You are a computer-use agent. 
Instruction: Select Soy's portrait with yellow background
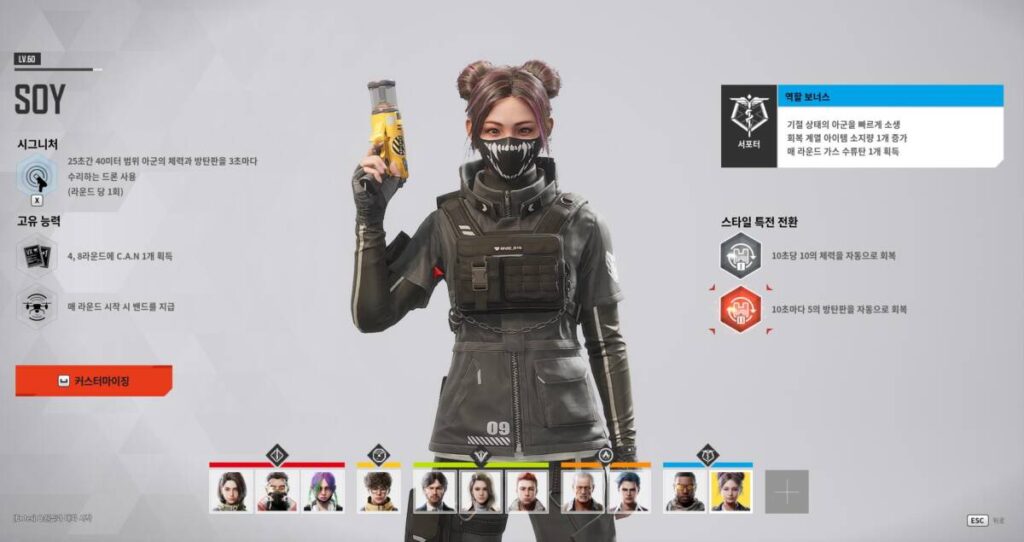[x=730, y=491]
